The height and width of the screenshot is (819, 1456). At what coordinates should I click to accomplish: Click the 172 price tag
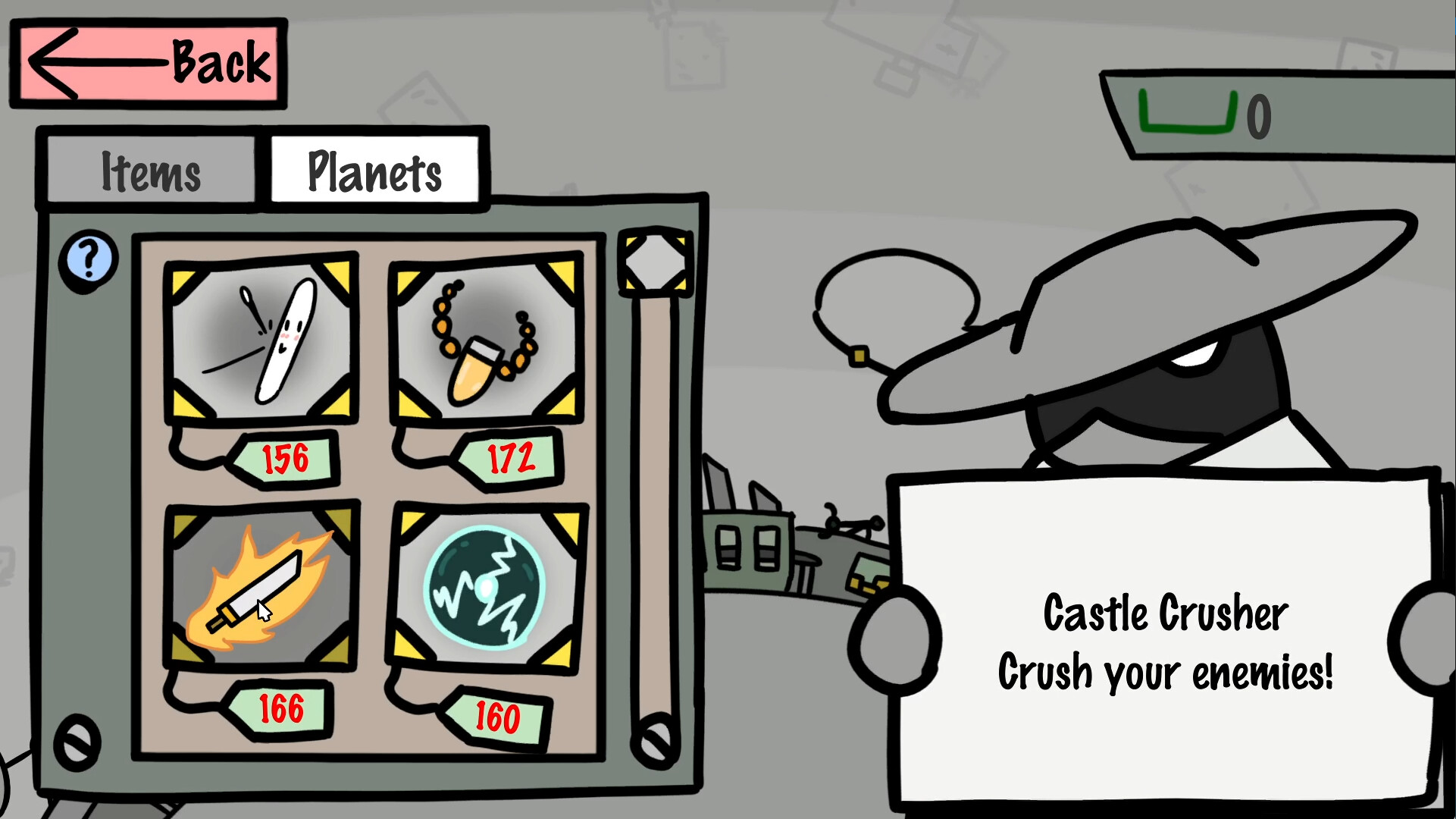pos(509,457)
